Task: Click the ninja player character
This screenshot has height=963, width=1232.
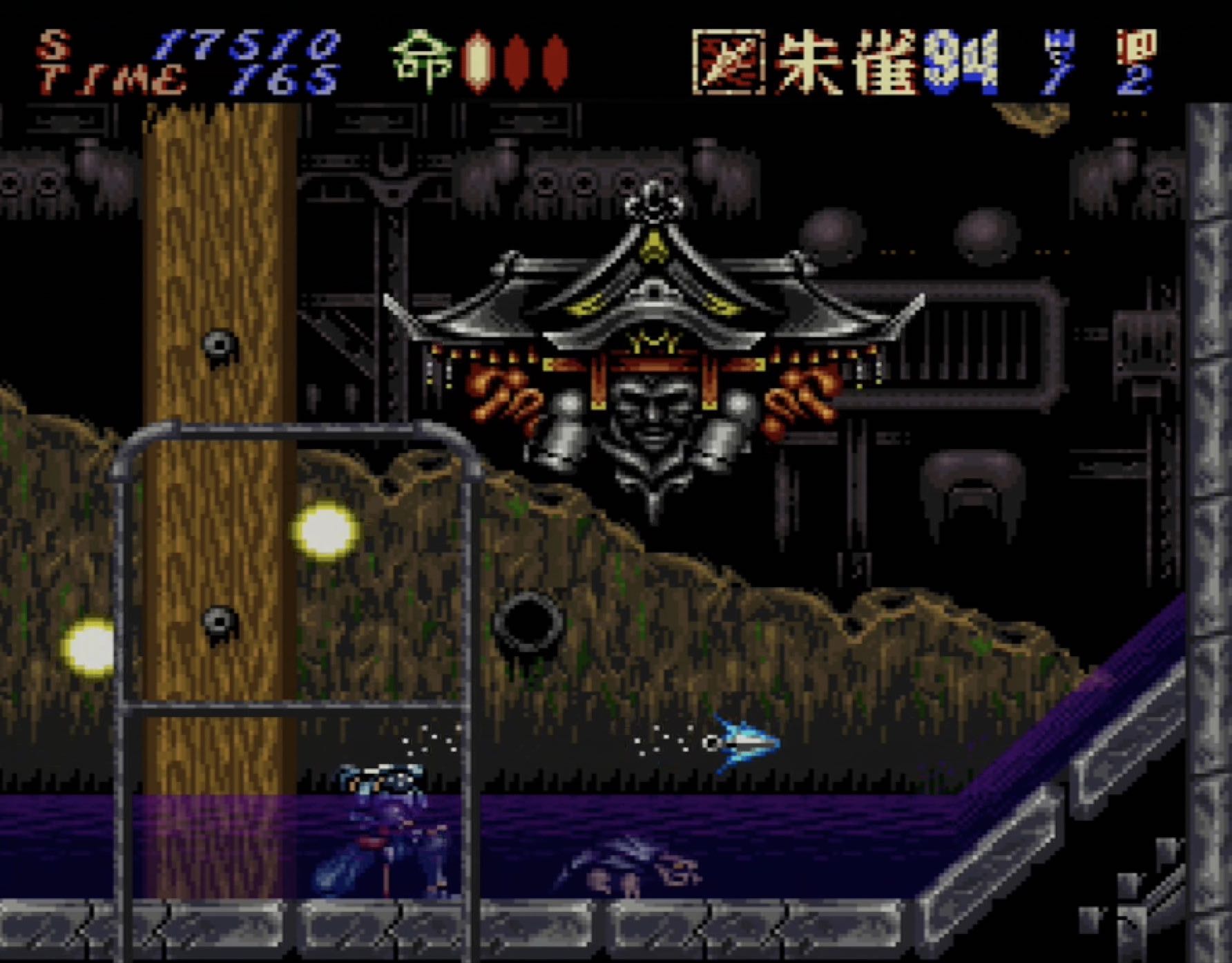Action: click(x=387, y=829)
